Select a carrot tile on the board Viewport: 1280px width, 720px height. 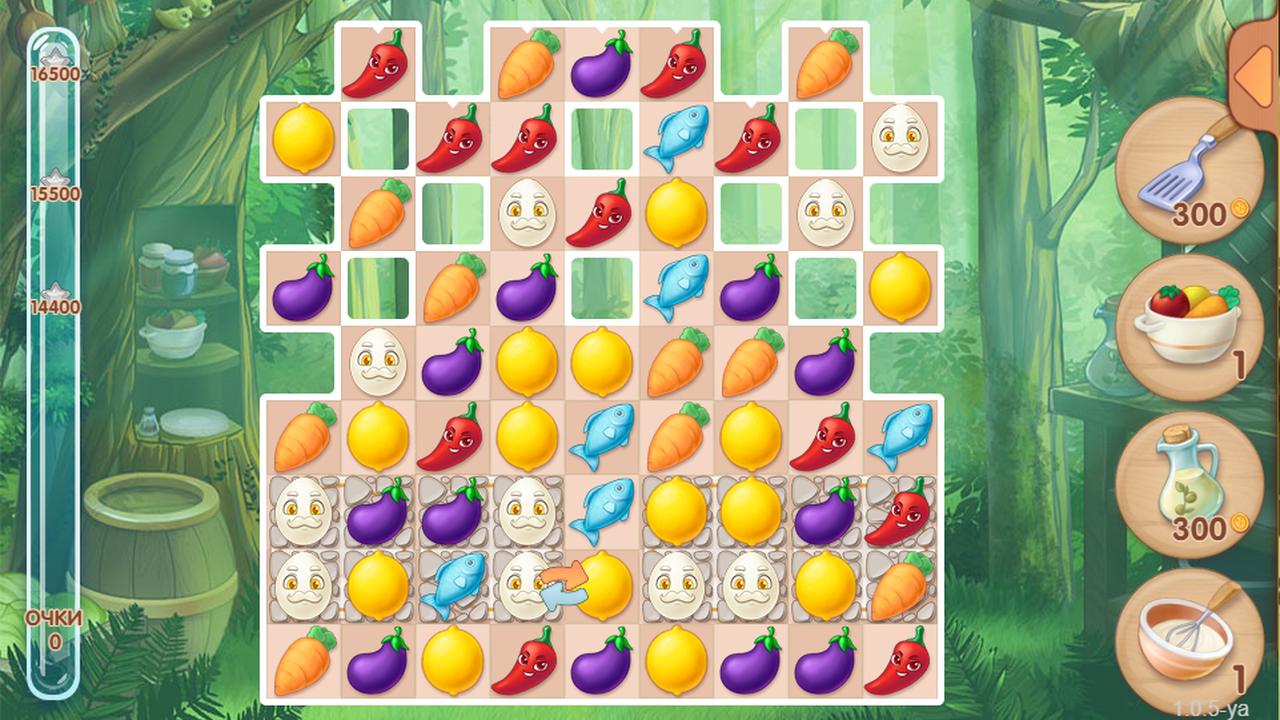click(x=305, y=435)
